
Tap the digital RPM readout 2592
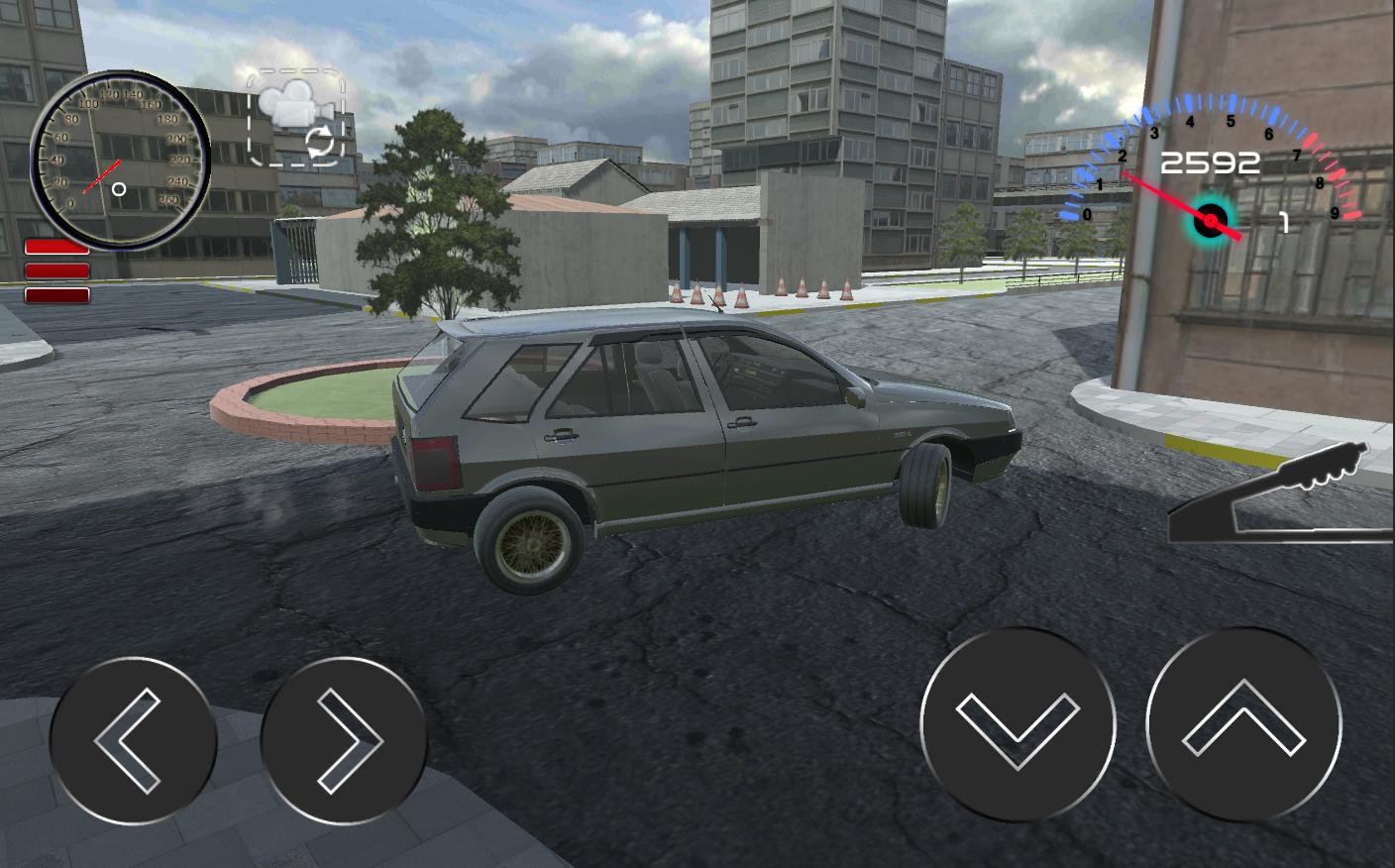click(1211, 162)
